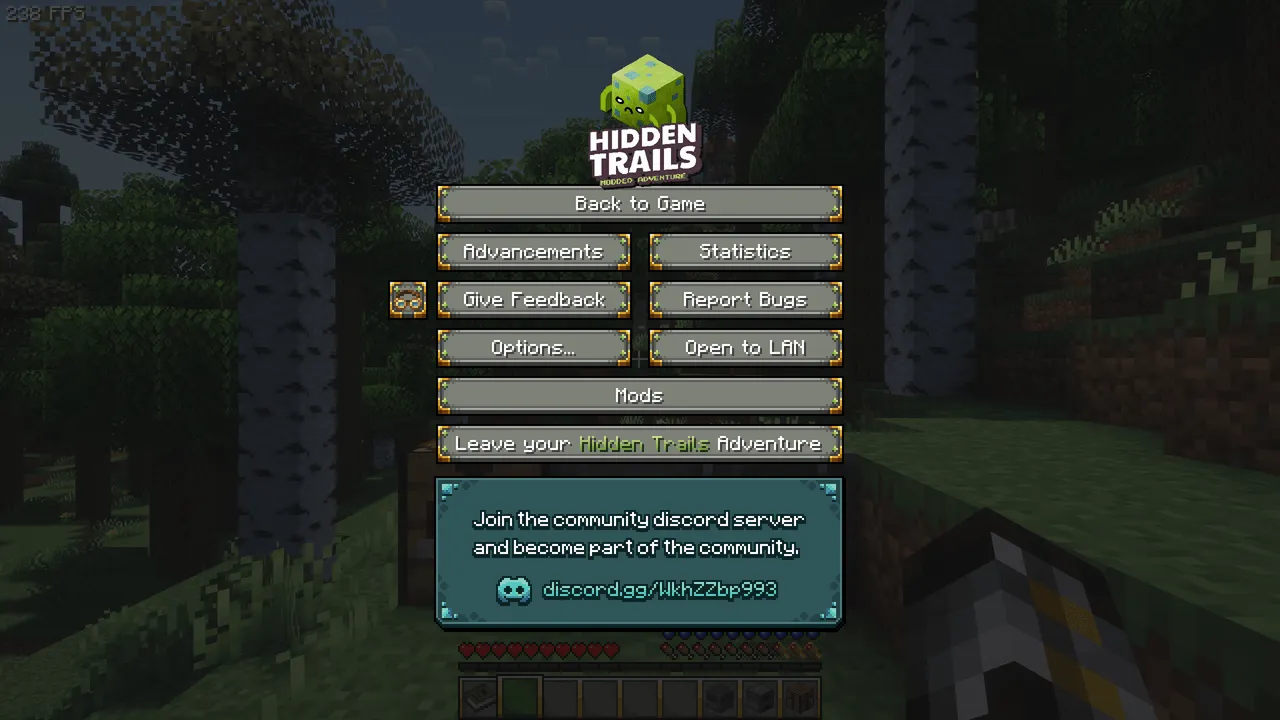Screen dimensions: 1280x720
Task: Open the Statistics screen
Action: point(745,251)
